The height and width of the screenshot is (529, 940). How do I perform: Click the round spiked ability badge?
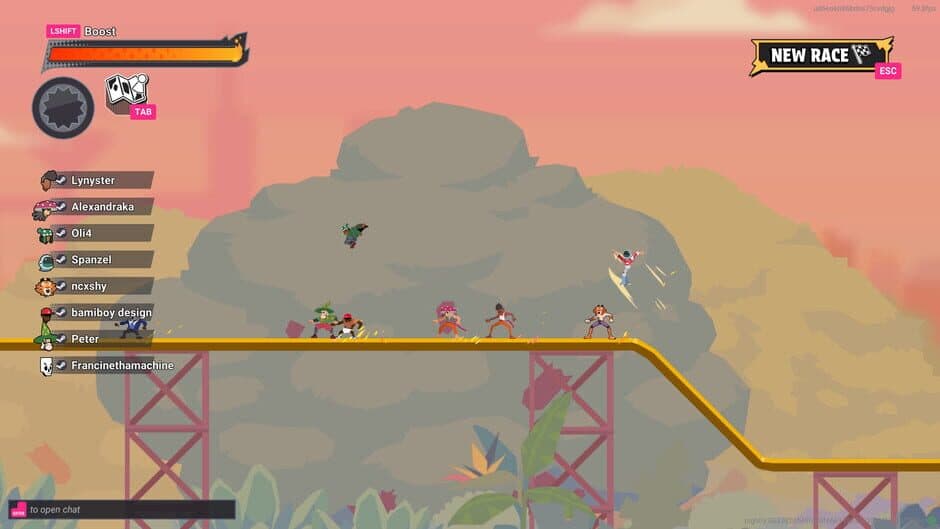63,108
